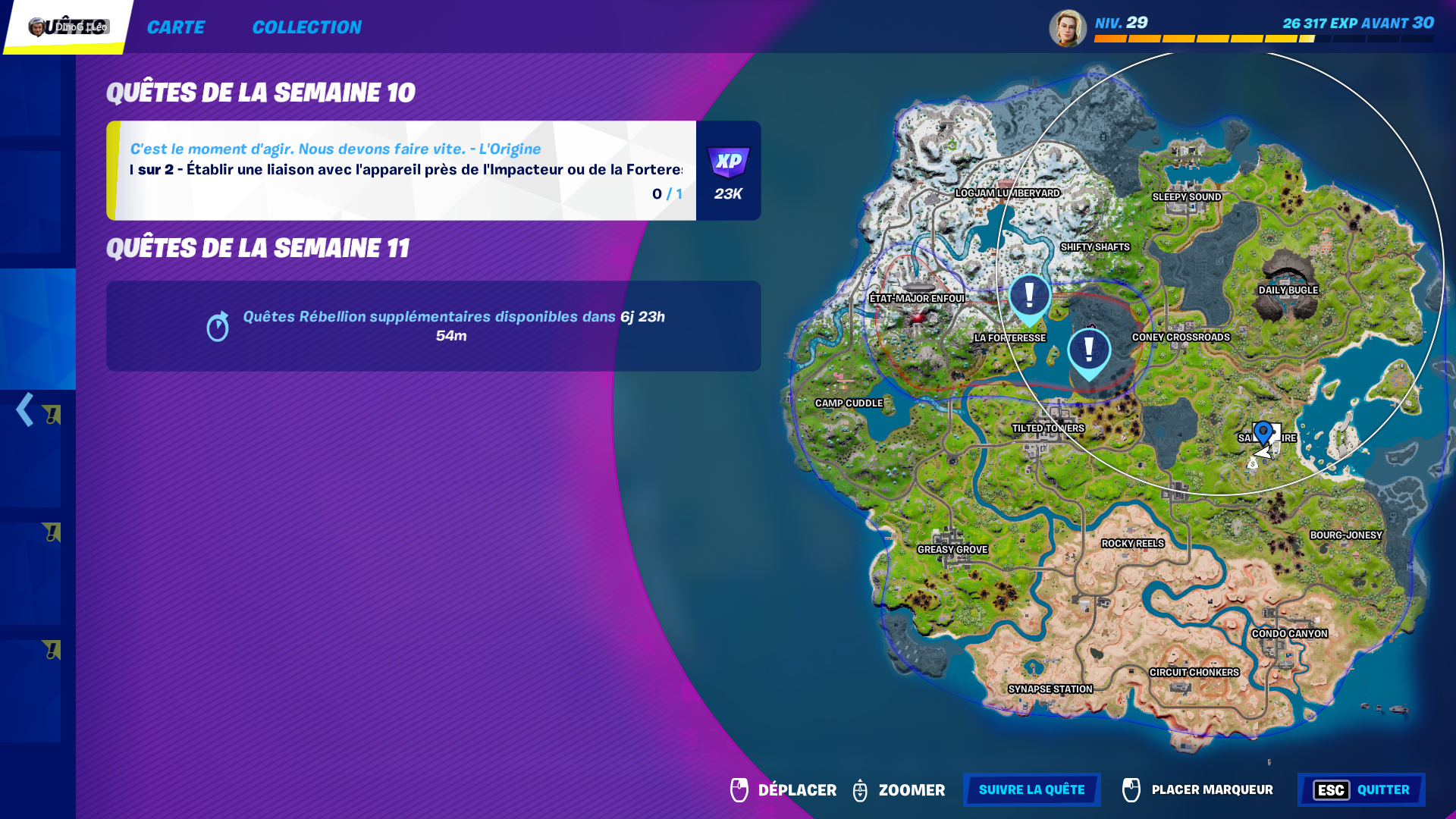Click the XP reward badge showing 23K
The image size is (1456, 819).
click(x=728, y=171)
